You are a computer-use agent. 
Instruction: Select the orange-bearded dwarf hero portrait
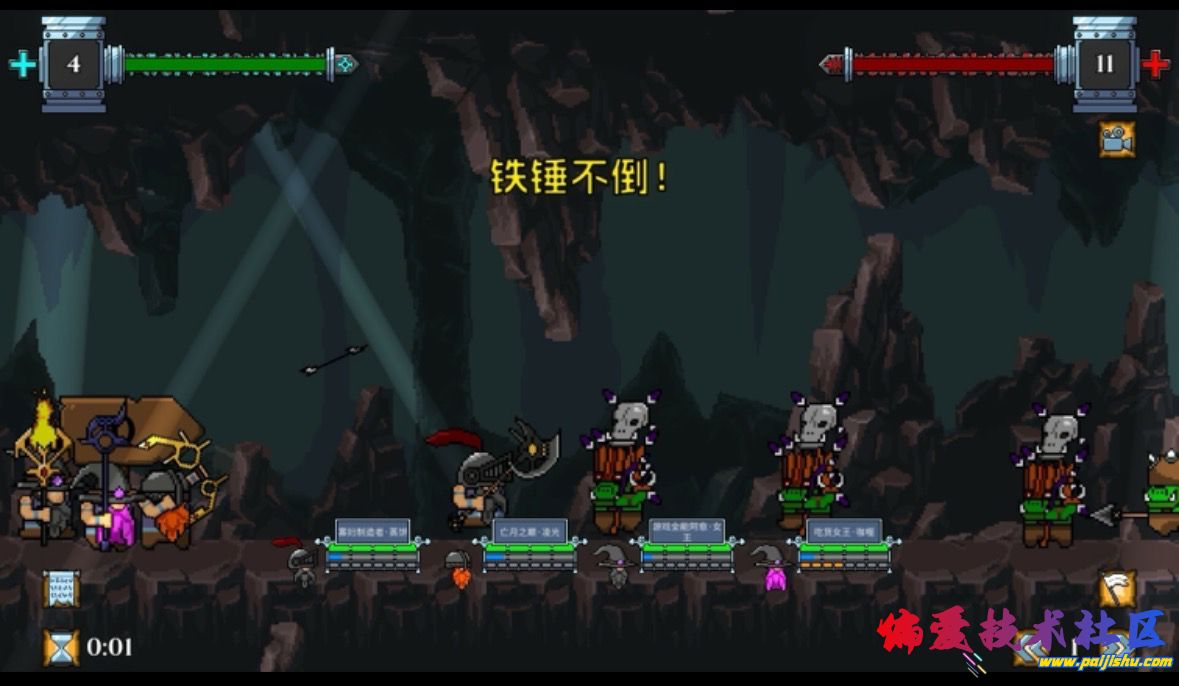tap(459, 568)
